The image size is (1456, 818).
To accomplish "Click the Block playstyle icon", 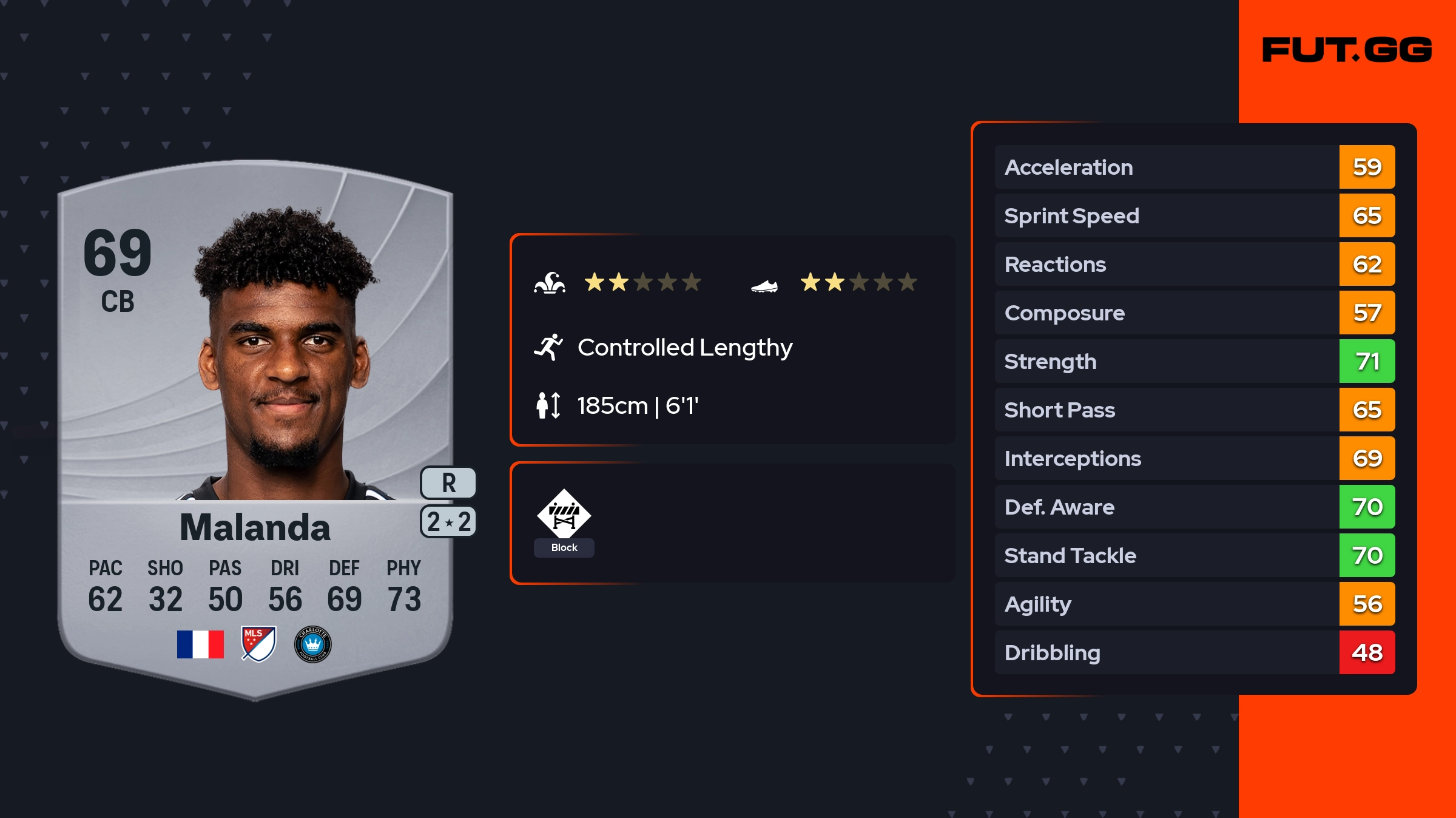I will point(564,514).
